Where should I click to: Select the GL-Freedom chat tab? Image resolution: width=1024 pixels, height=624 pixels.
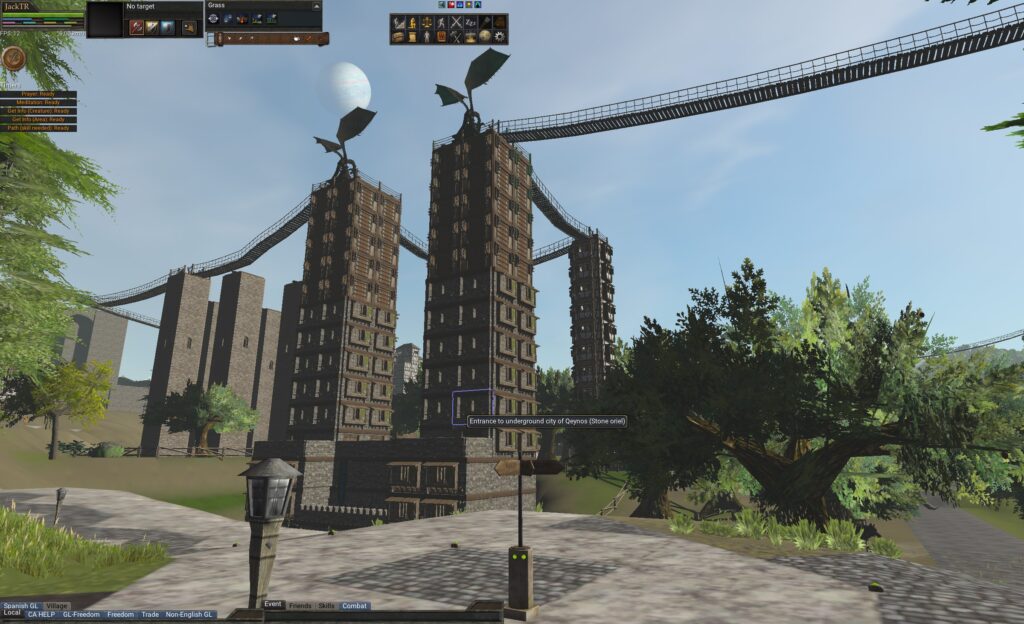point(81,614)
